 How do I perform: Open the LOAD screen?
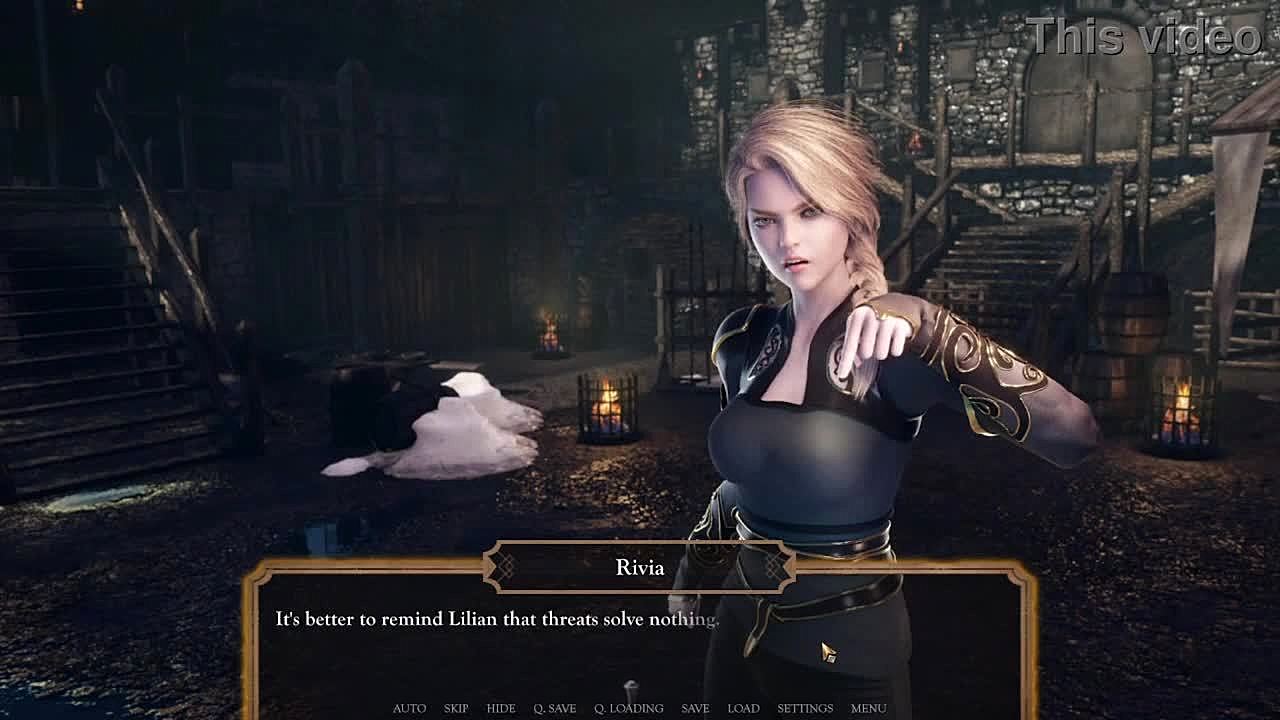pos(743,708)
